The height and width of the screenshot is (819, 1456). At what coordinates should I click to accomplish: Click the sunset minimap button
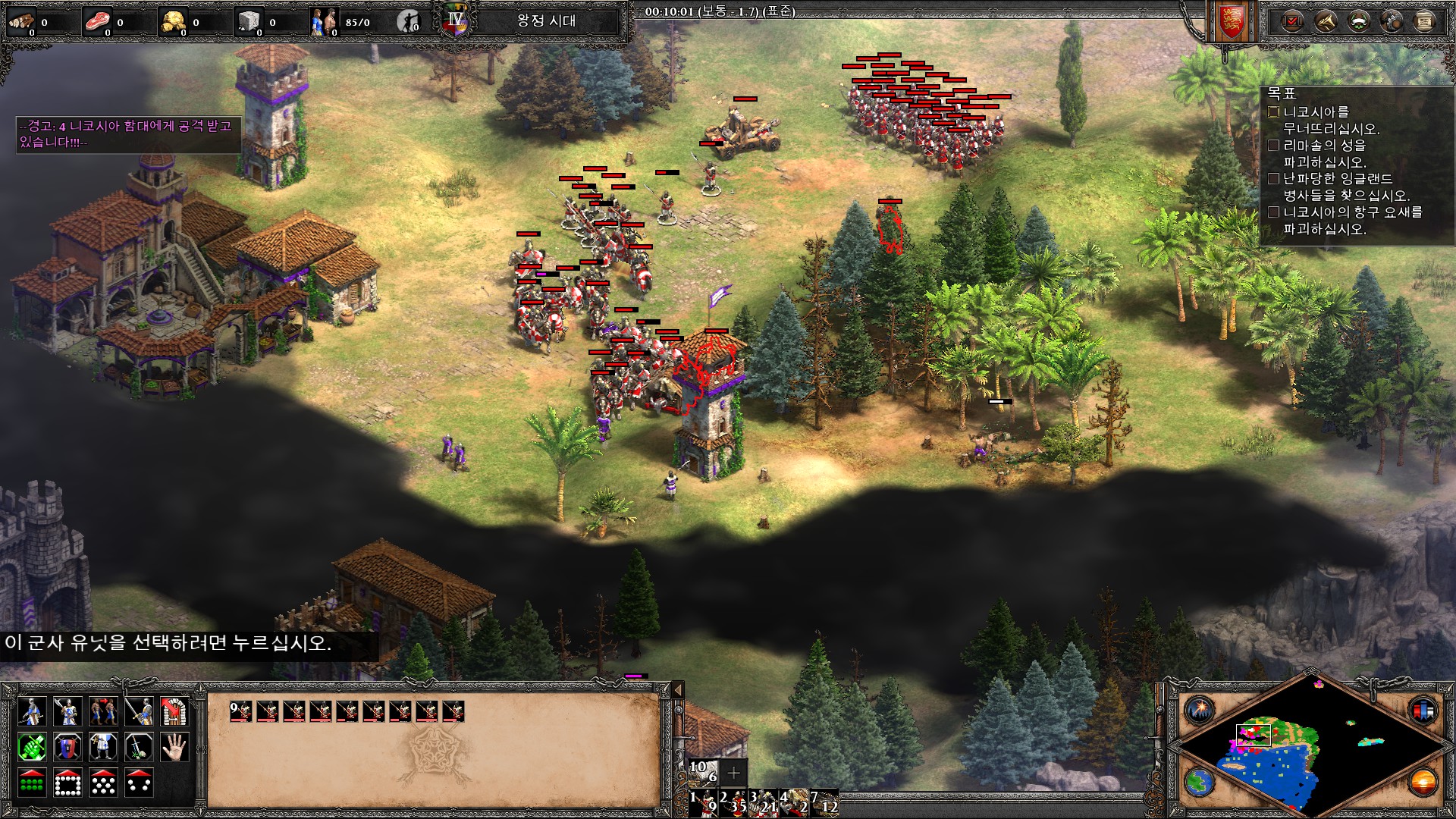coord(1423,781)
